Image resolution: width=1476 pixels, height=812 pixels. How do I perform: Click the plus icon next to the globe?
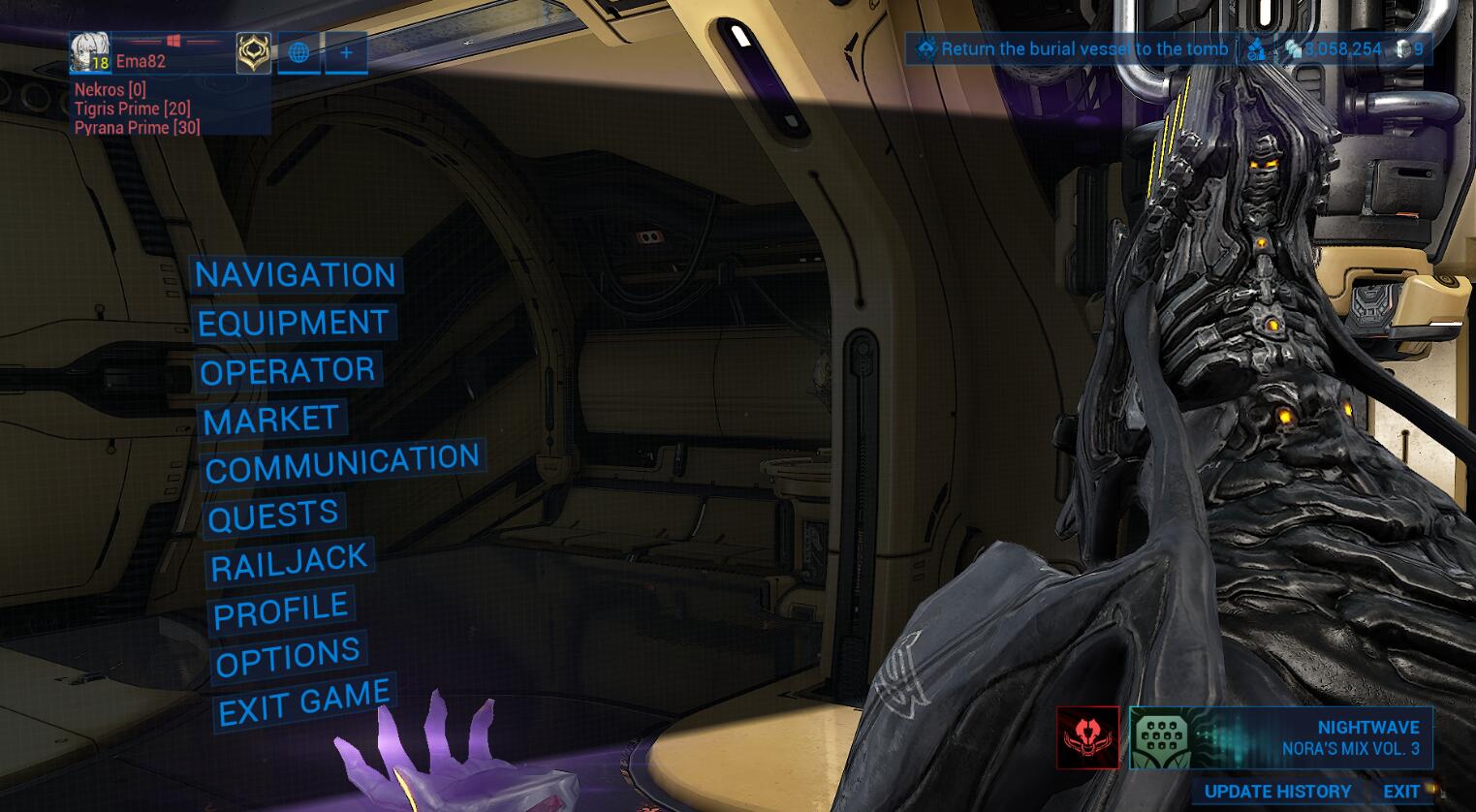pyautogui.click(x=345, y=52)
